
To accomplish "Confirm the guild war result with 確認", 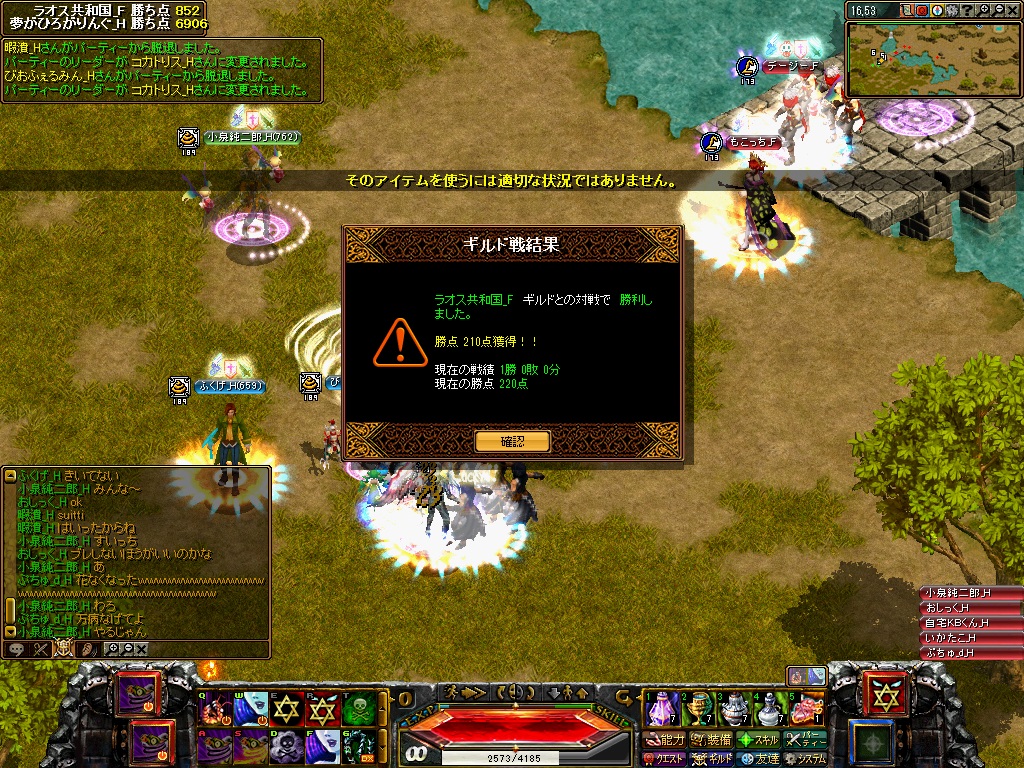I will [x=512, y=441].
